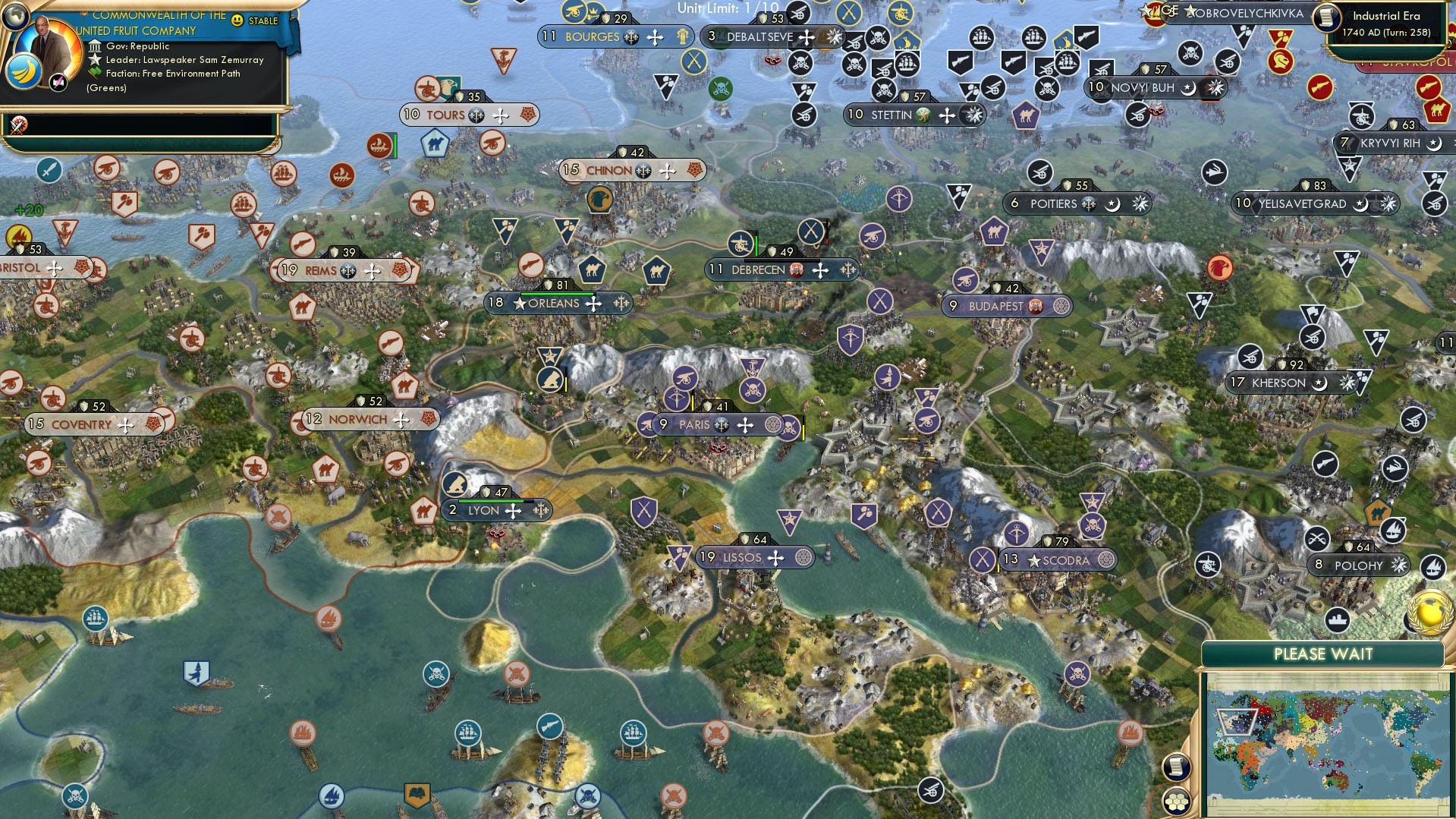
Task: Click the Industrial Era indicator at top right
Action: pos(1387,16)
